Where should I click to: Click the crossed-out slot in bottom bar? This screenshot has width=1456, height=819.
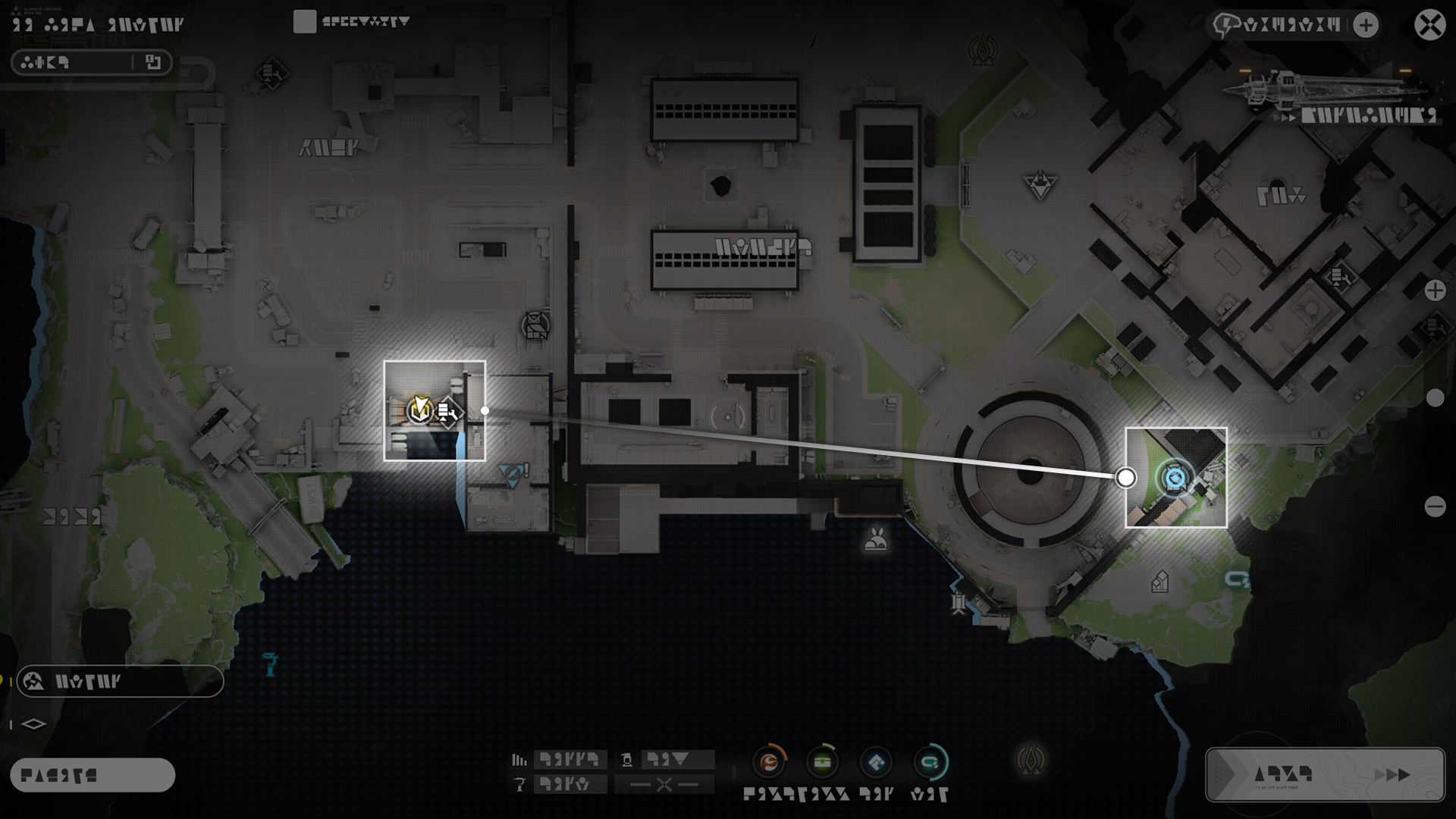tap(664, 784)
